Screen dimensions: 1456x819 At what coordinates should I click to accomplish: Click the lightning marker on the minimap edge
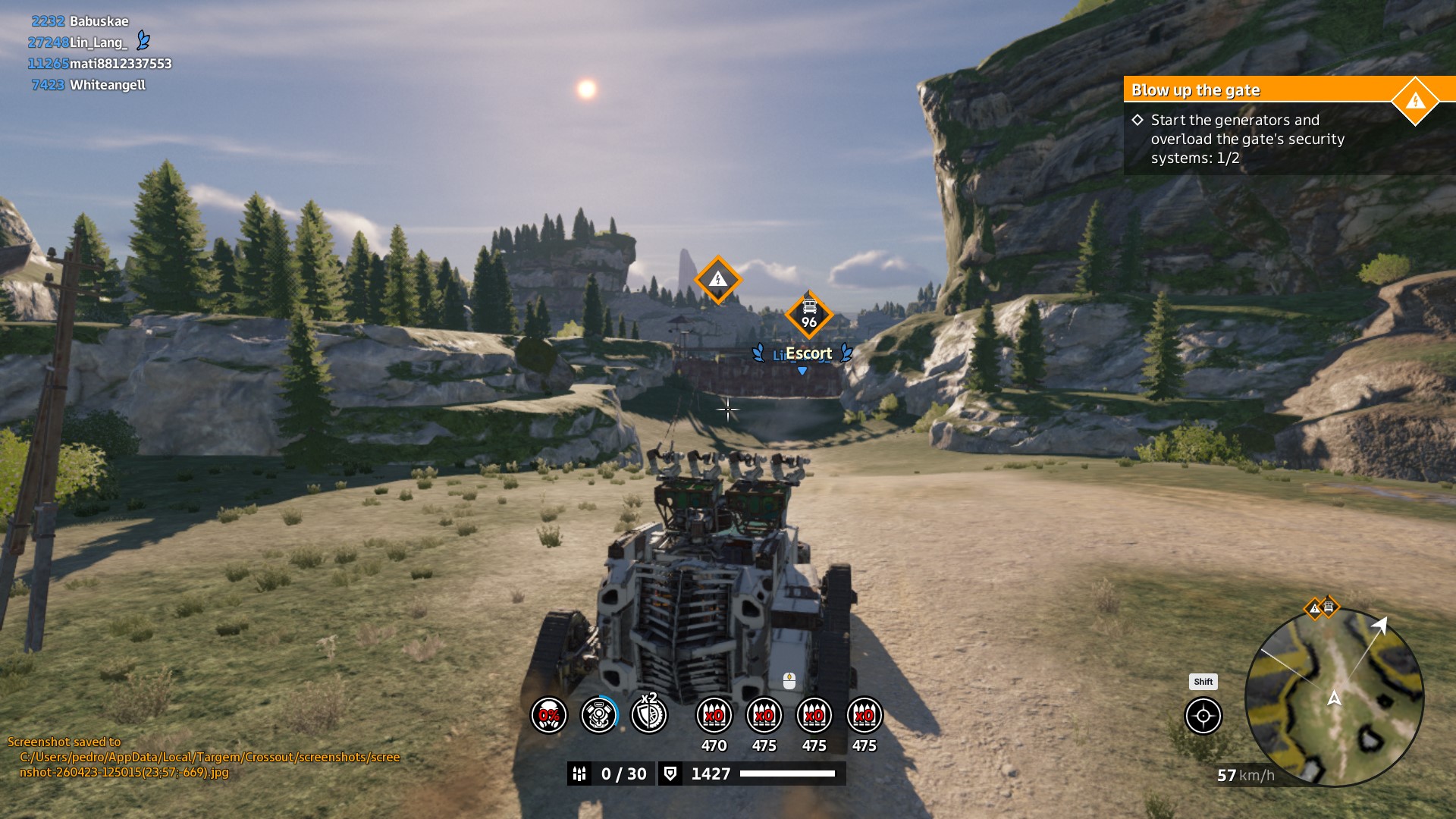click(1314, 608)
